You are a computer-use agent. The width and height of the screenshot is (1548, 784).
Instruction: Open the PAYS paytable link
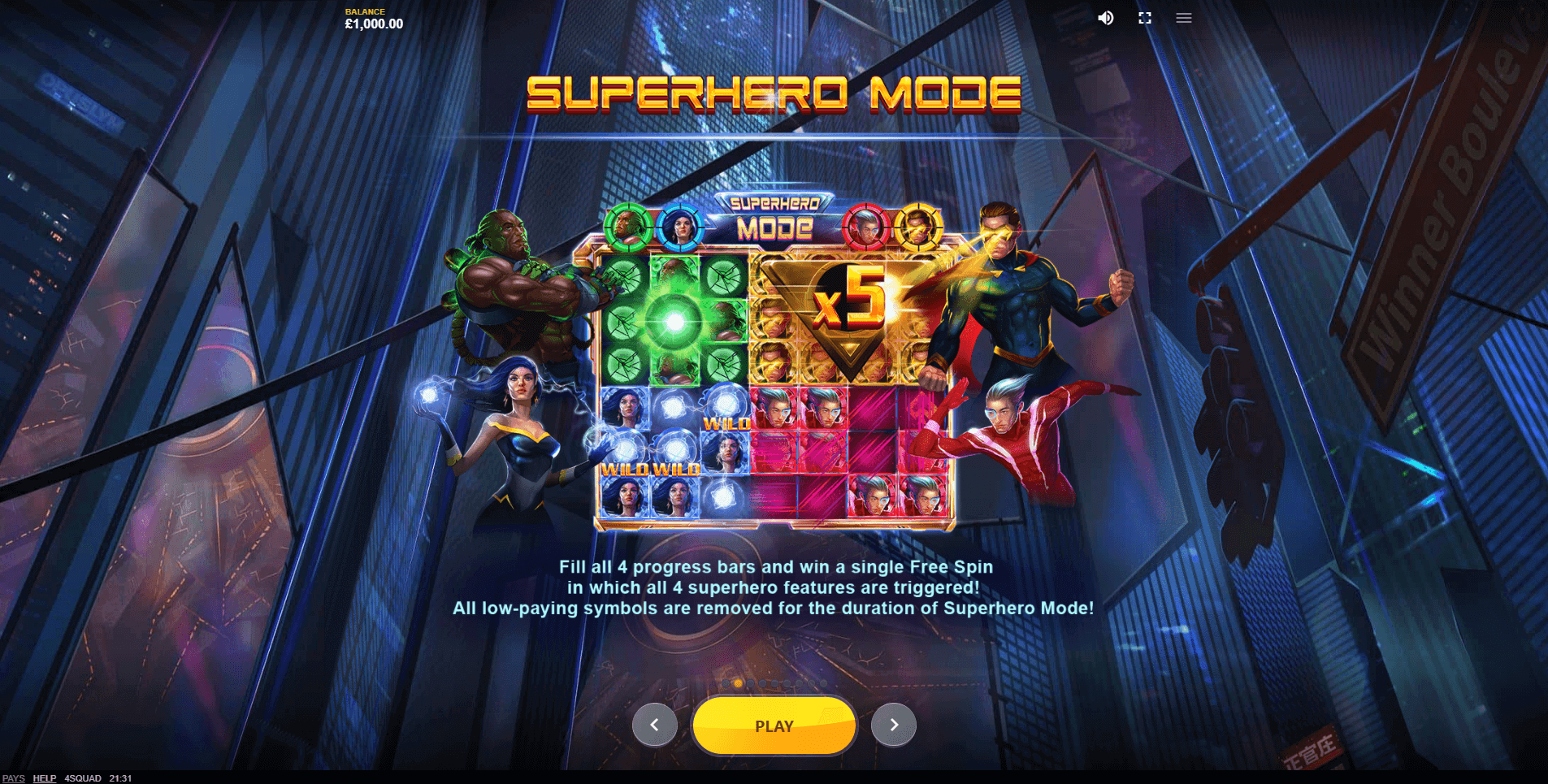pos(14,778)
